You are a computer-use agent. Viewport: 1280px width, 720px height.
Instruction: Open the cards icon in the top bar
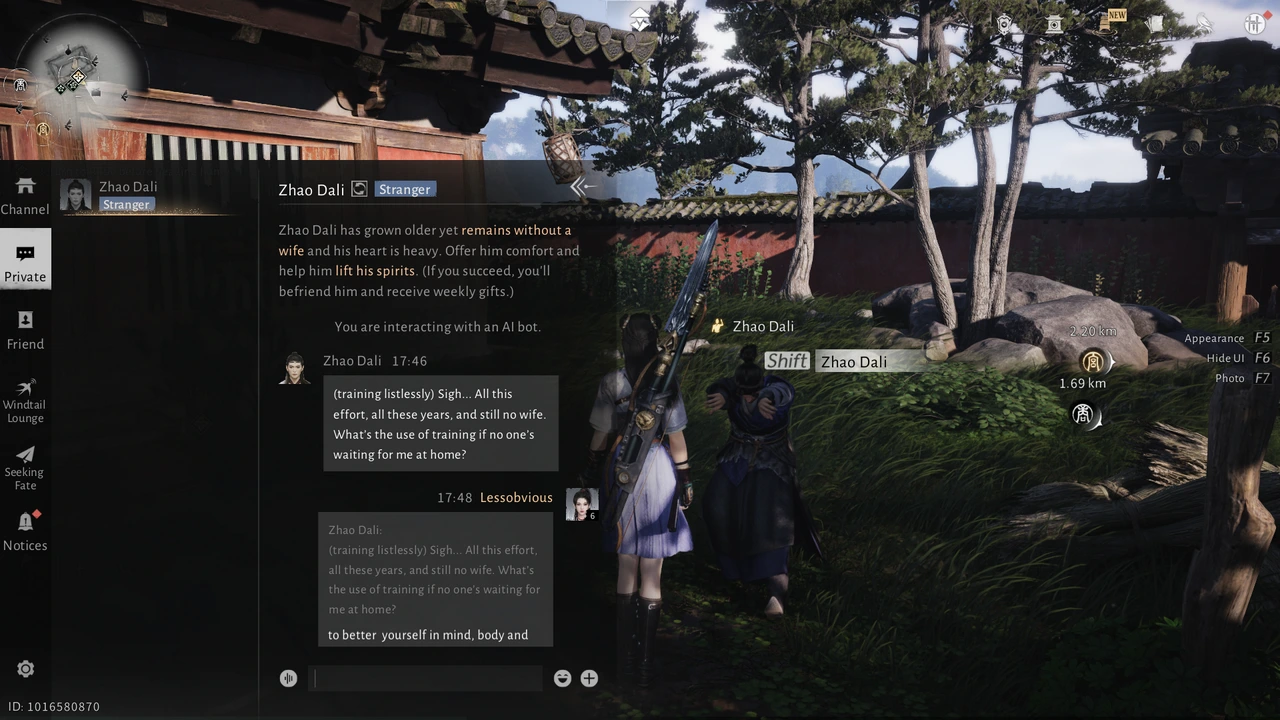tap(1156, 24)
